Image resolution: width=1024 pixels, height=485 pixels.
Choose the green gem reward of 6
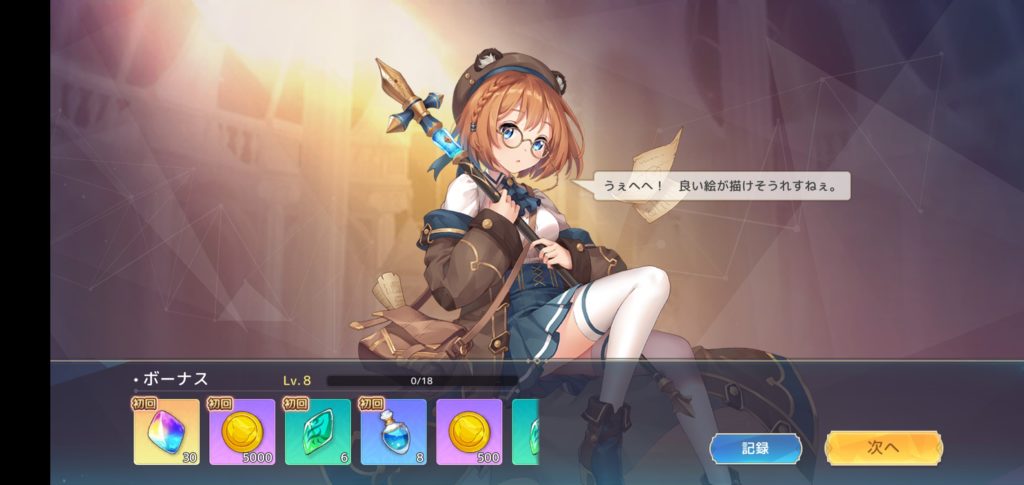pos(318,431)
